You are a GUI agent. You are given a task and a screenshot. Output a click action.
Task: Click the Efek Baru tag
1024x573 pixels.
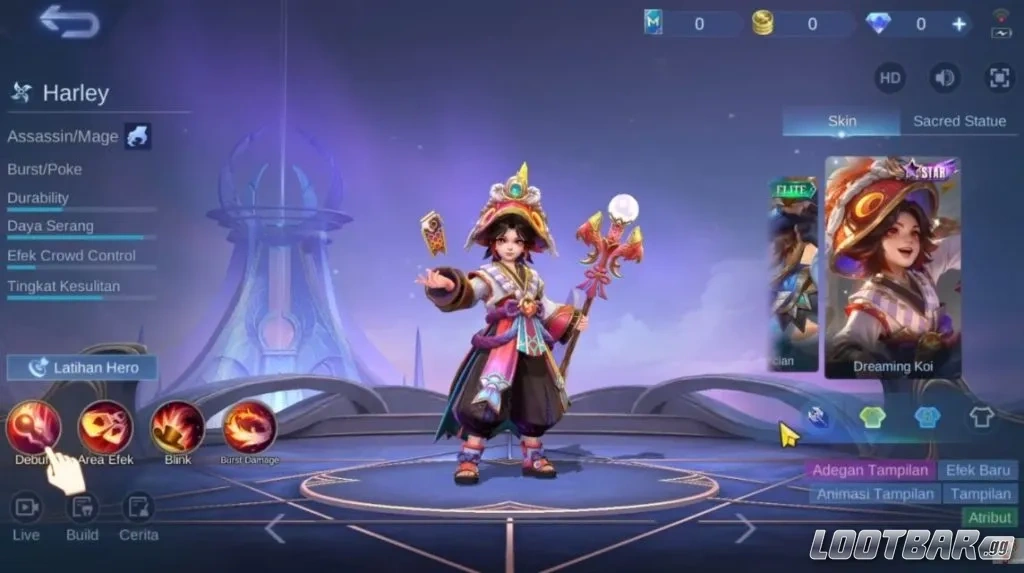coord(977,470)
